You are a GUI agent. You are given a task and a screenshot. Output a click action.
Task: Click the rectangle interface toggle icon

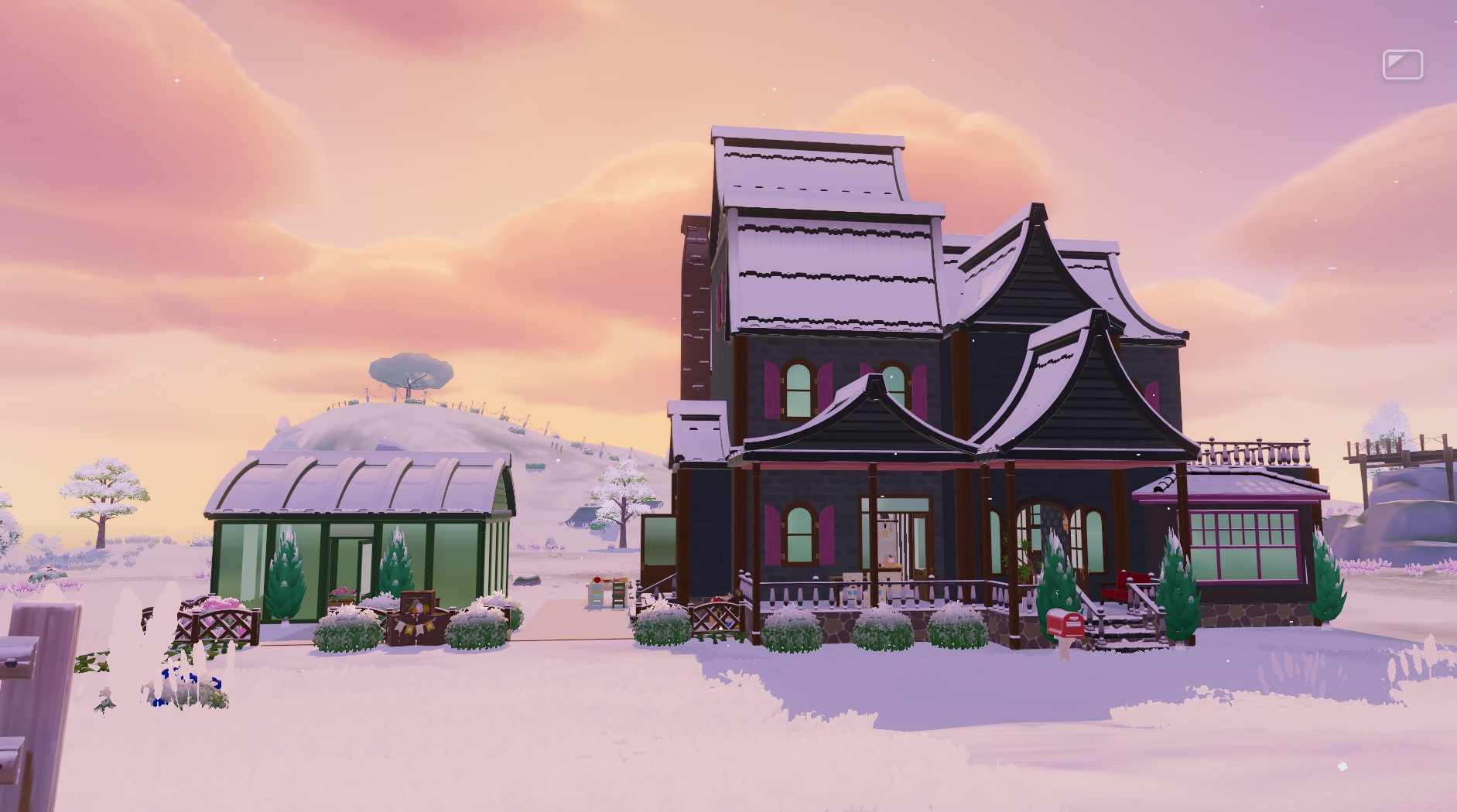(x=1402, y=65)
